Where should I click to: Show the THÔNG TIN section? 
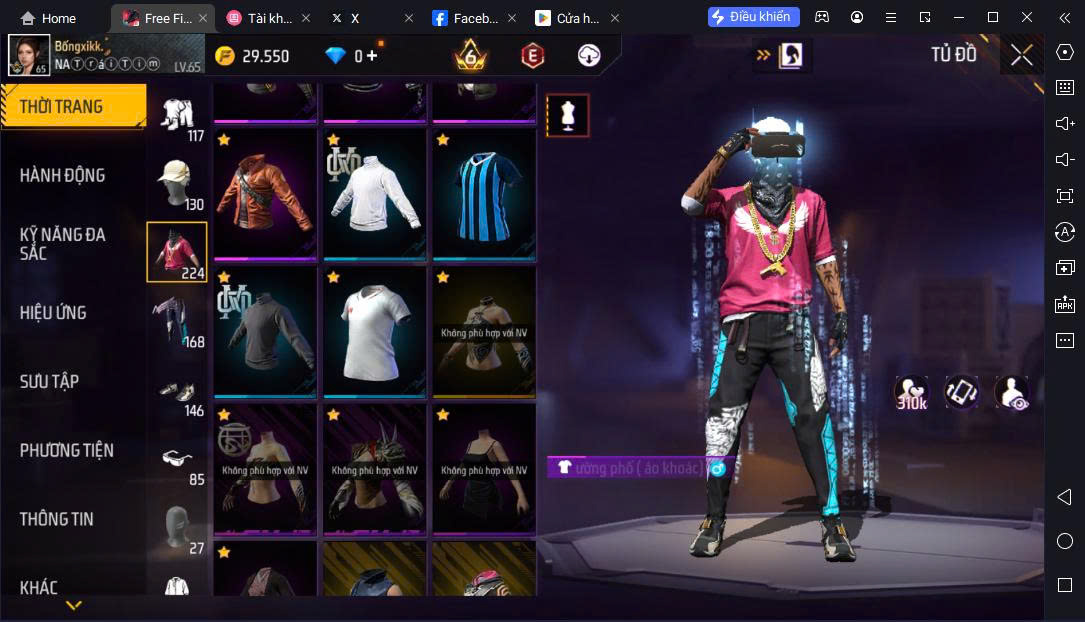coord(56,519)
